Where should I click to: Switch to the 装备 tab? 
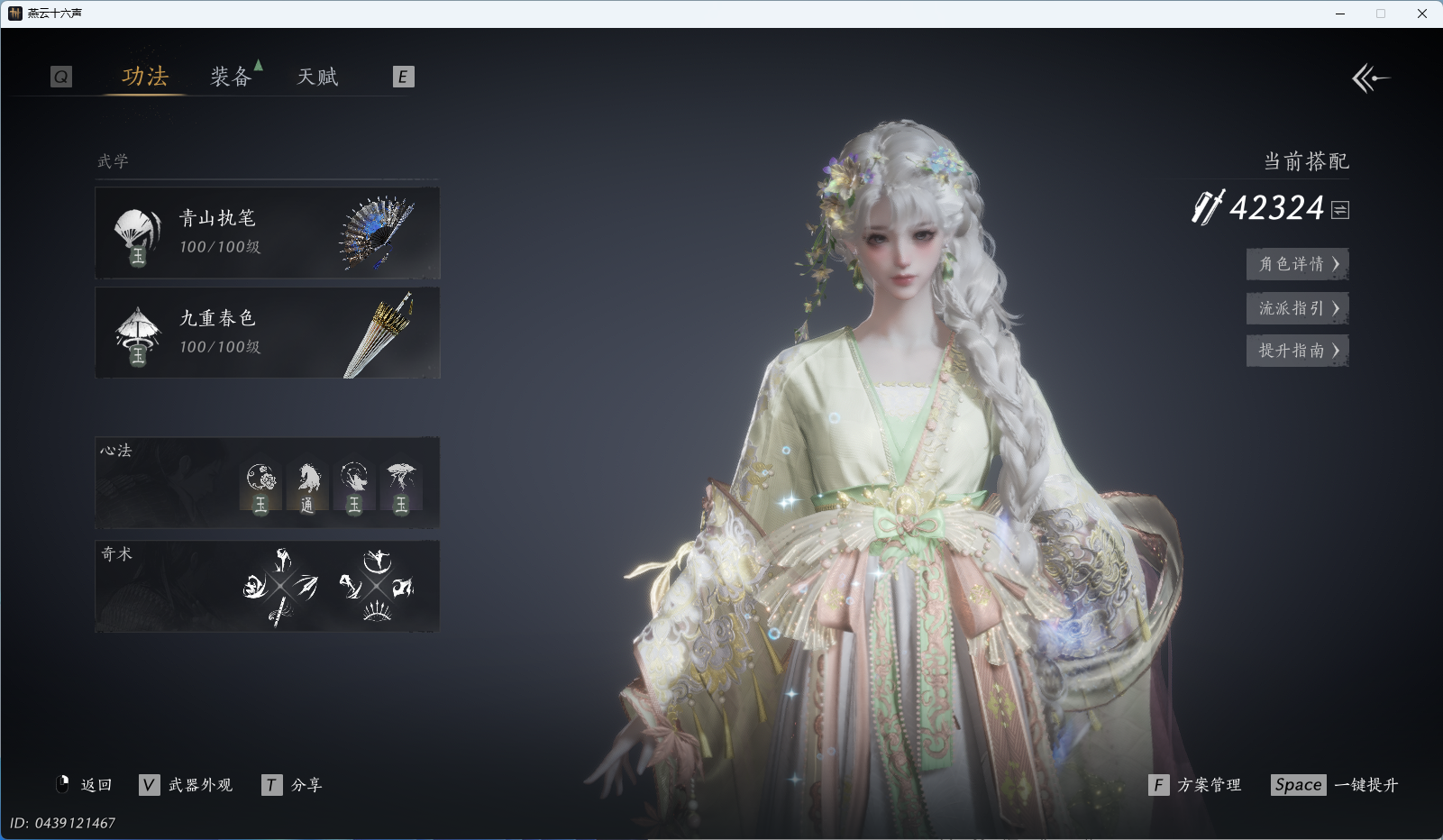coord(231,78)
